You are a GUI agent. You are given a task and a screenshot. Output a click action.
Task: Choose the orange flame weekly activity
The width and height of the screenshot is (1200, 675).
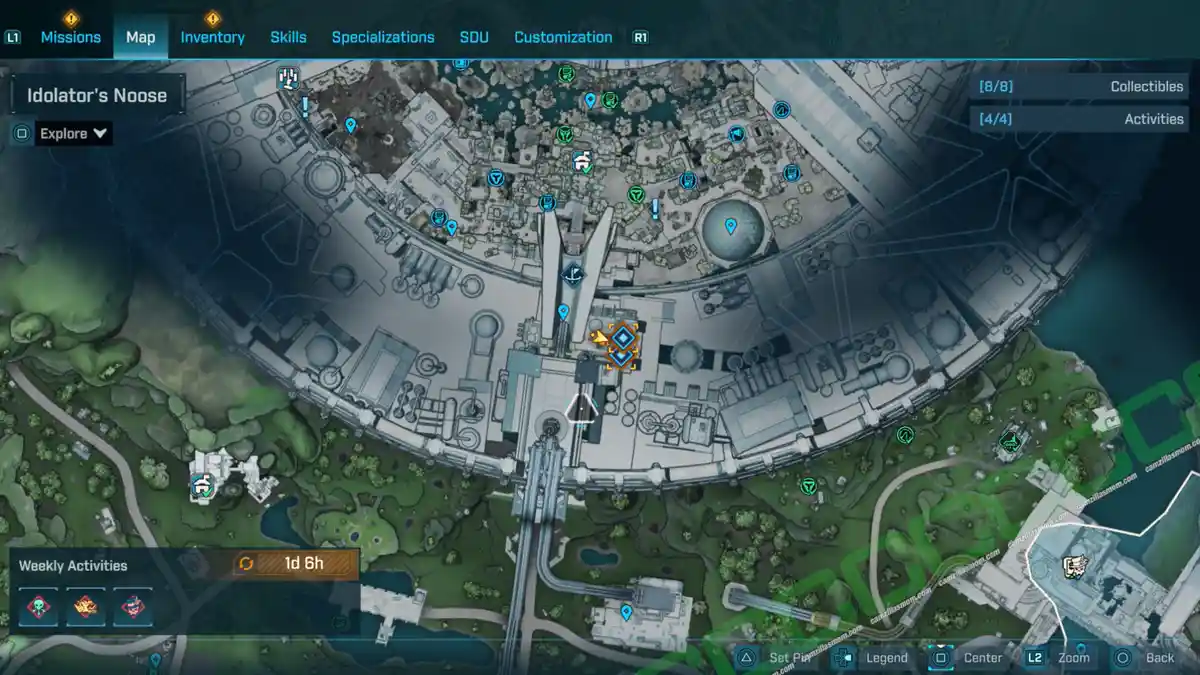[86, 607]
